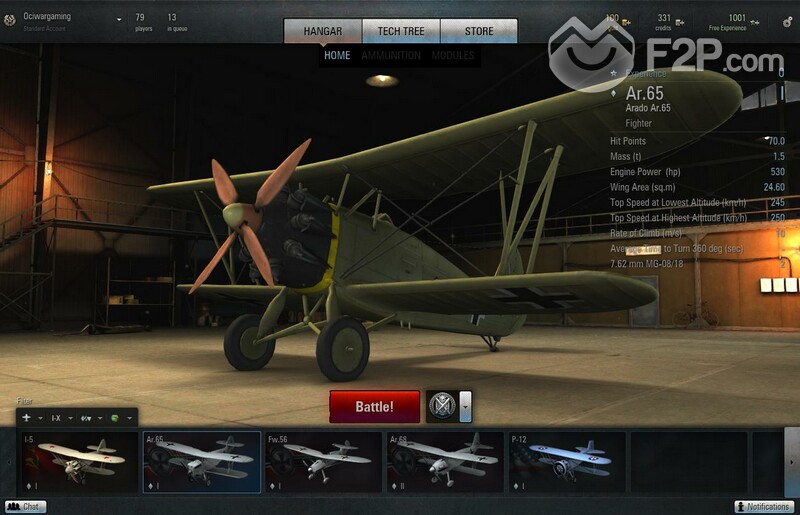The height and width of the screenshot is (515, 800).
Task: Select the I-5 aircraft thumbnail
Action: click(79, 462)
